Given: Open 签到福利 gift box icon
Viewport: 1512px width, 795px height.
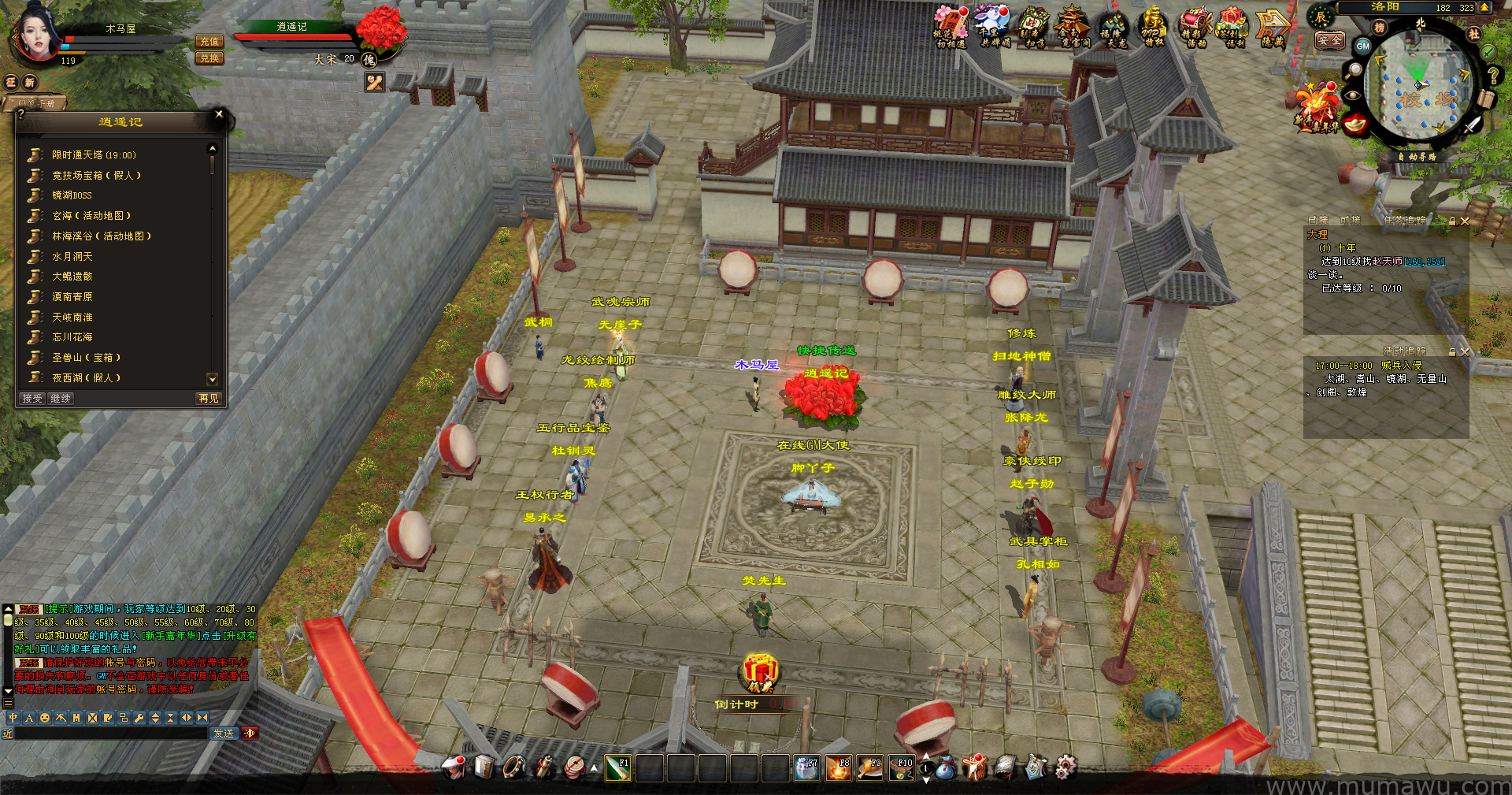Looking at the screenshot, I should click(x=1233, y=27).
